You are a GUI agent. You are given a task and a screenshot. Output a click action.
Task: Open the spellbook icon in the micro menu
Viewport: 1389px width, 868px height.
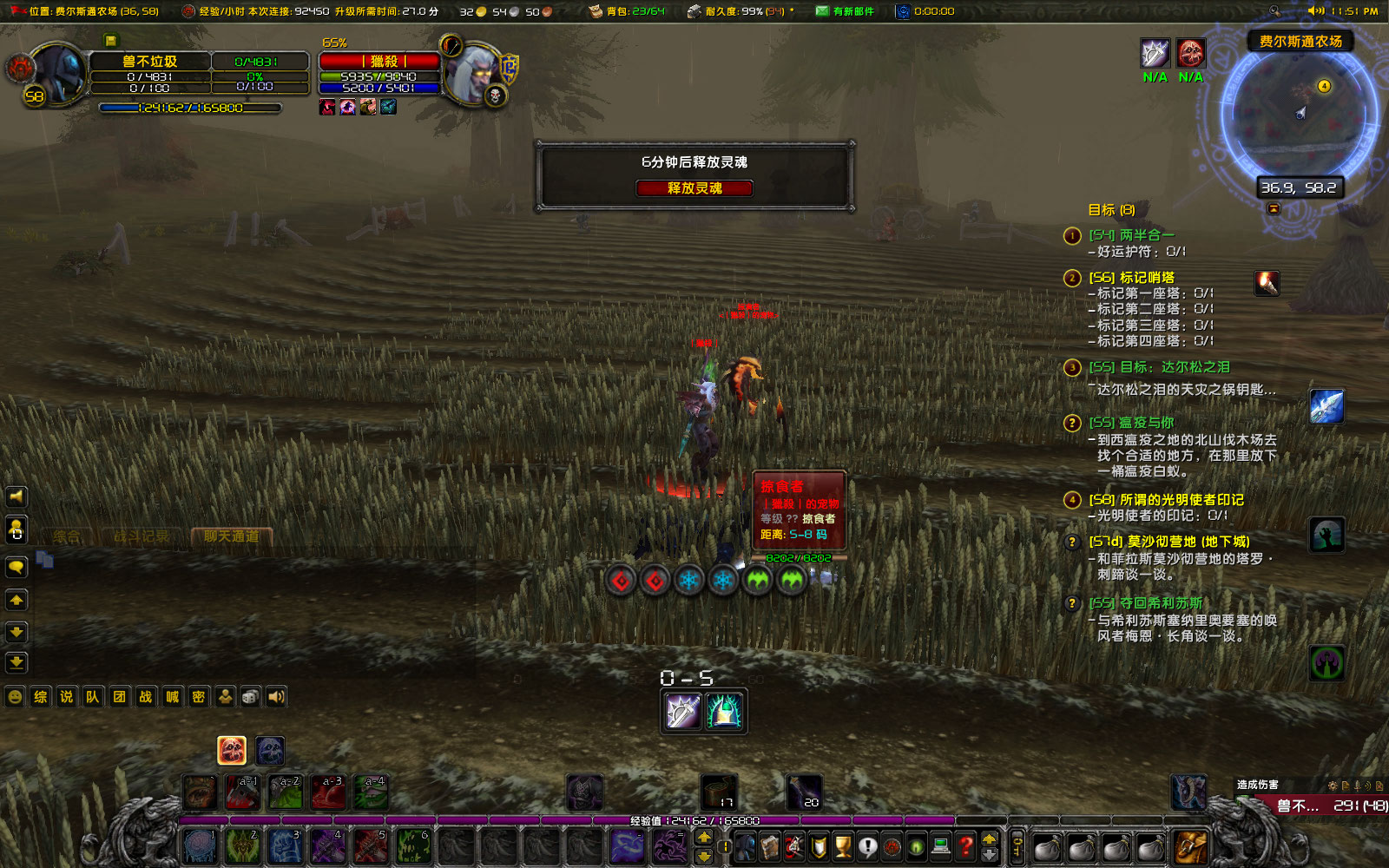(769, 846)
